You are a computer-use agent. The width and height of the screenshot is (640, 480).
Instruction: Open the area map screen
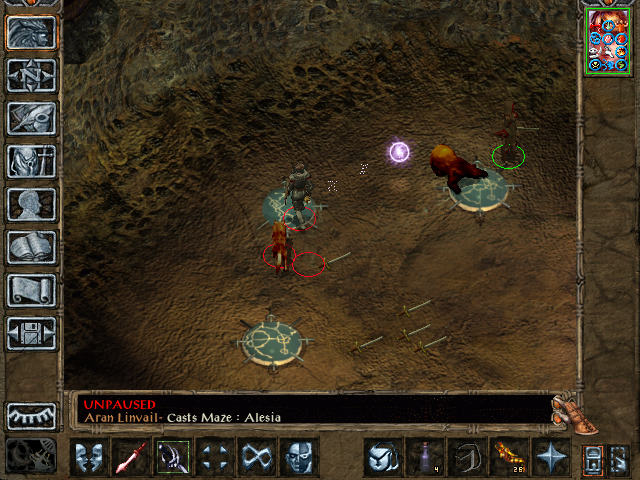coord(31,75)
